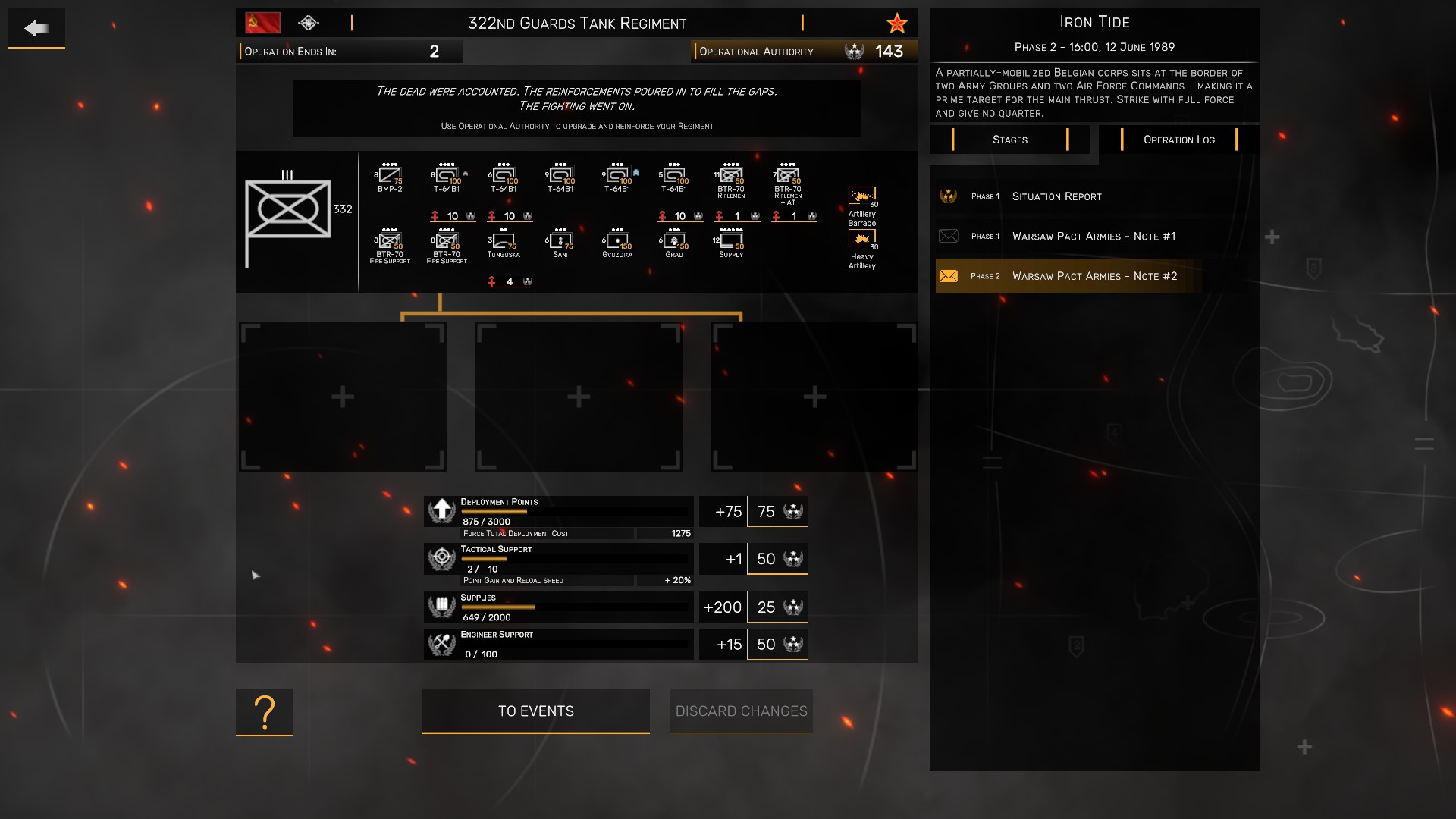Select the BMP-2 unit
The height and width of the screenshot is (819, 1456).
point(390,177)
